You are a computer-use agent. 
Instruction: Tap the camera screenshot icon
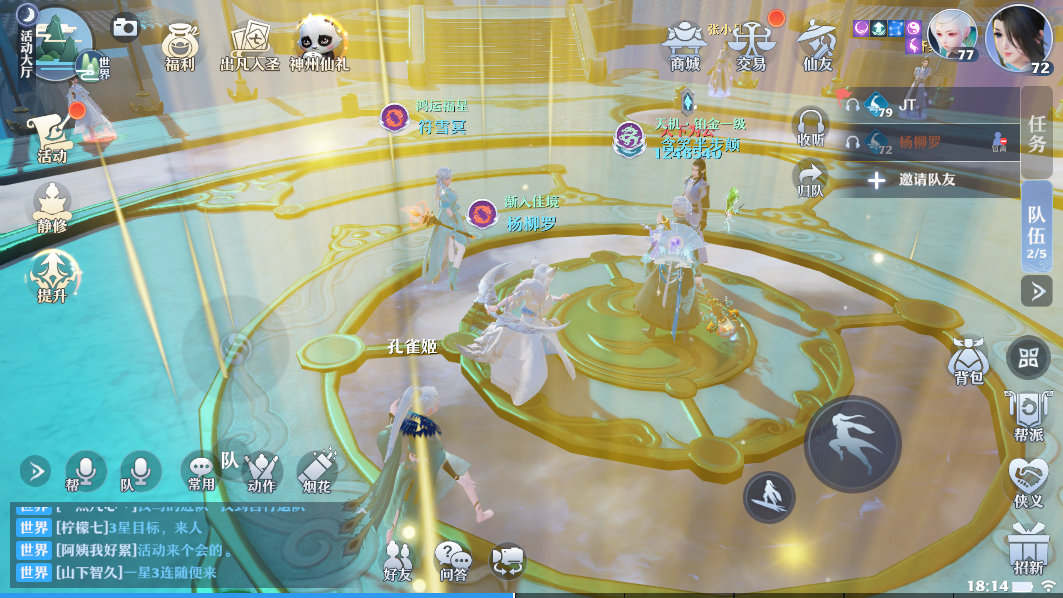[125, 27]
